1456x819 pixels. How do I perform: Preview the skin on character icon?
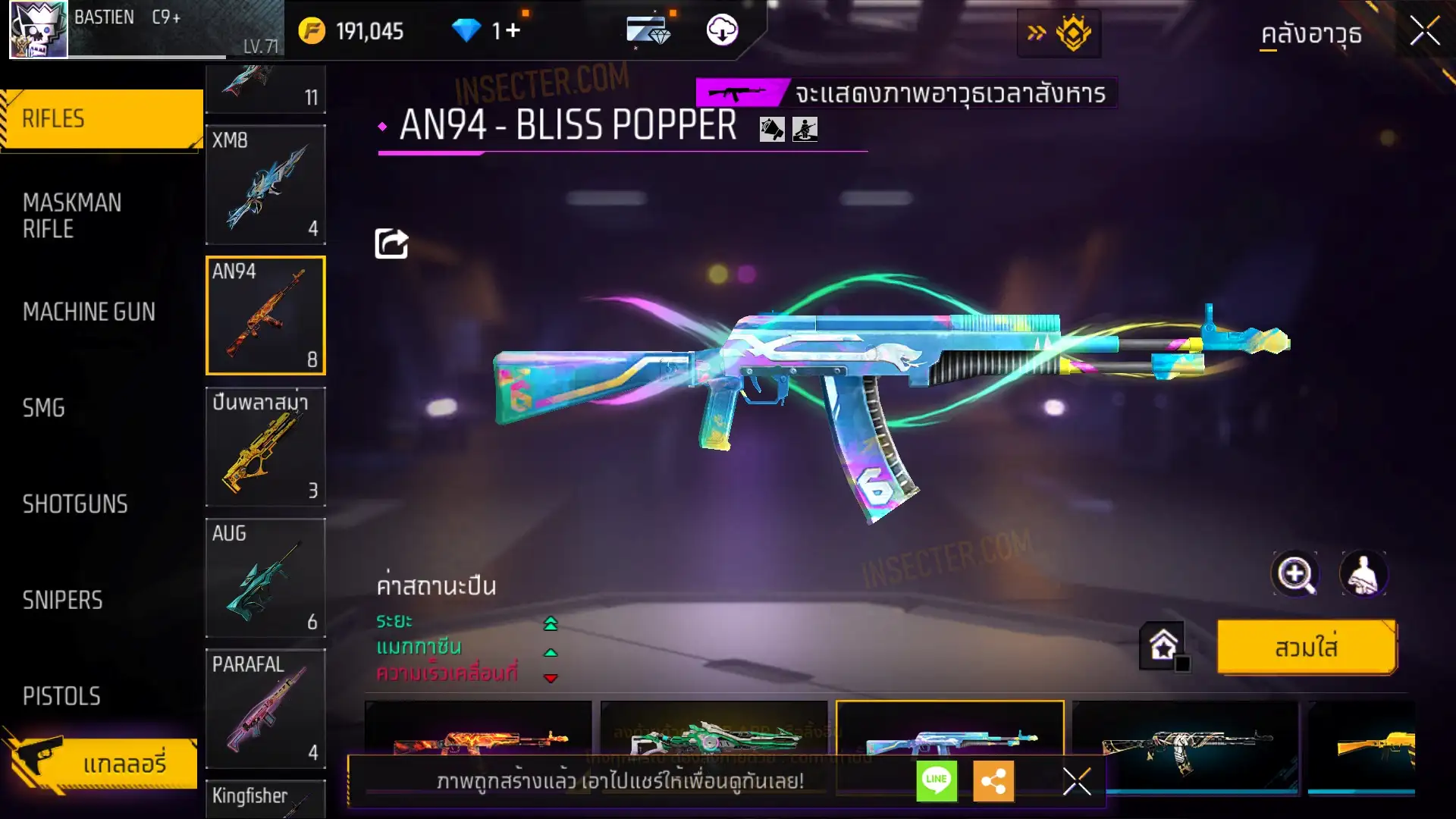pos(1363,574)
